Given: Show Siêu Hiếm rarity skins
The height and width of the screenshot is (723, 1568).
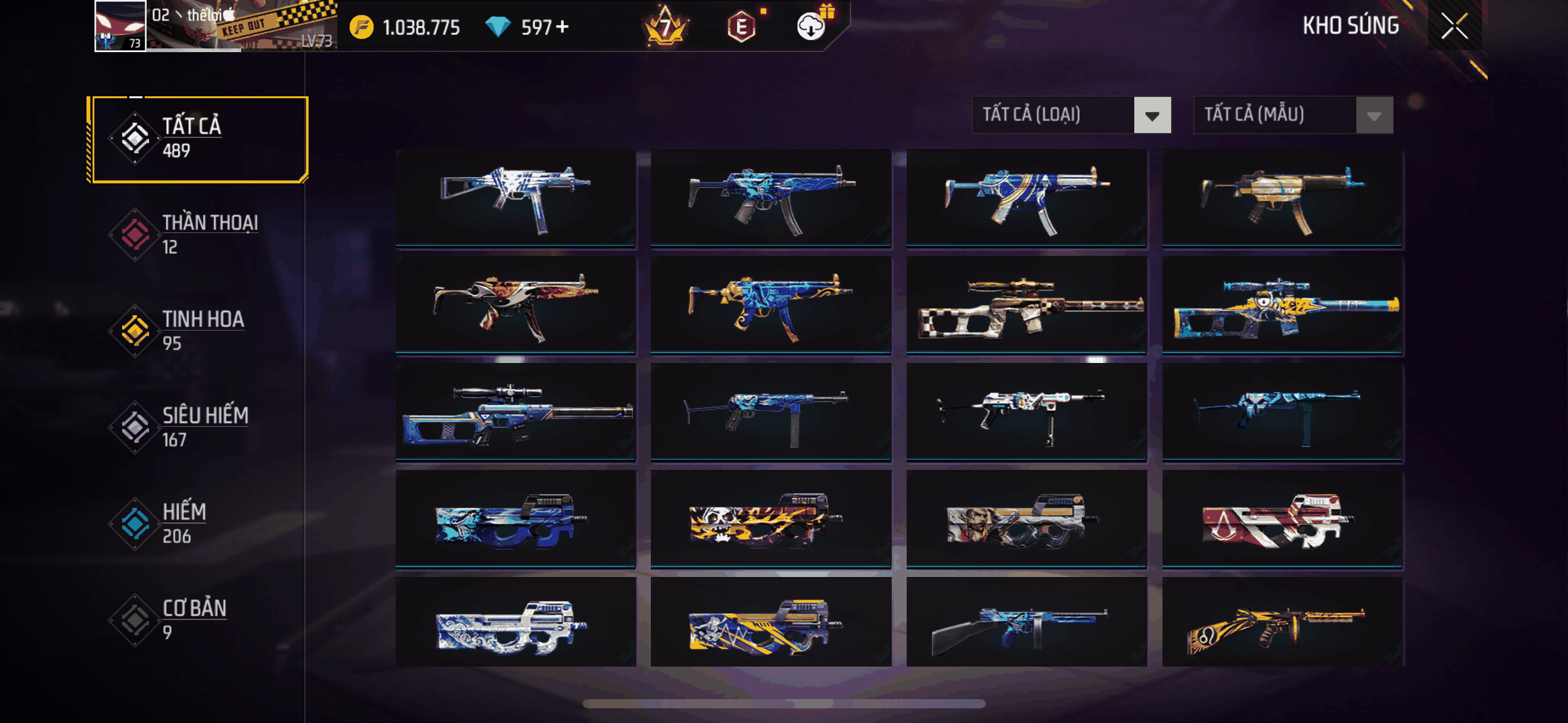Looking at the screenshot, I should (198, 427).
